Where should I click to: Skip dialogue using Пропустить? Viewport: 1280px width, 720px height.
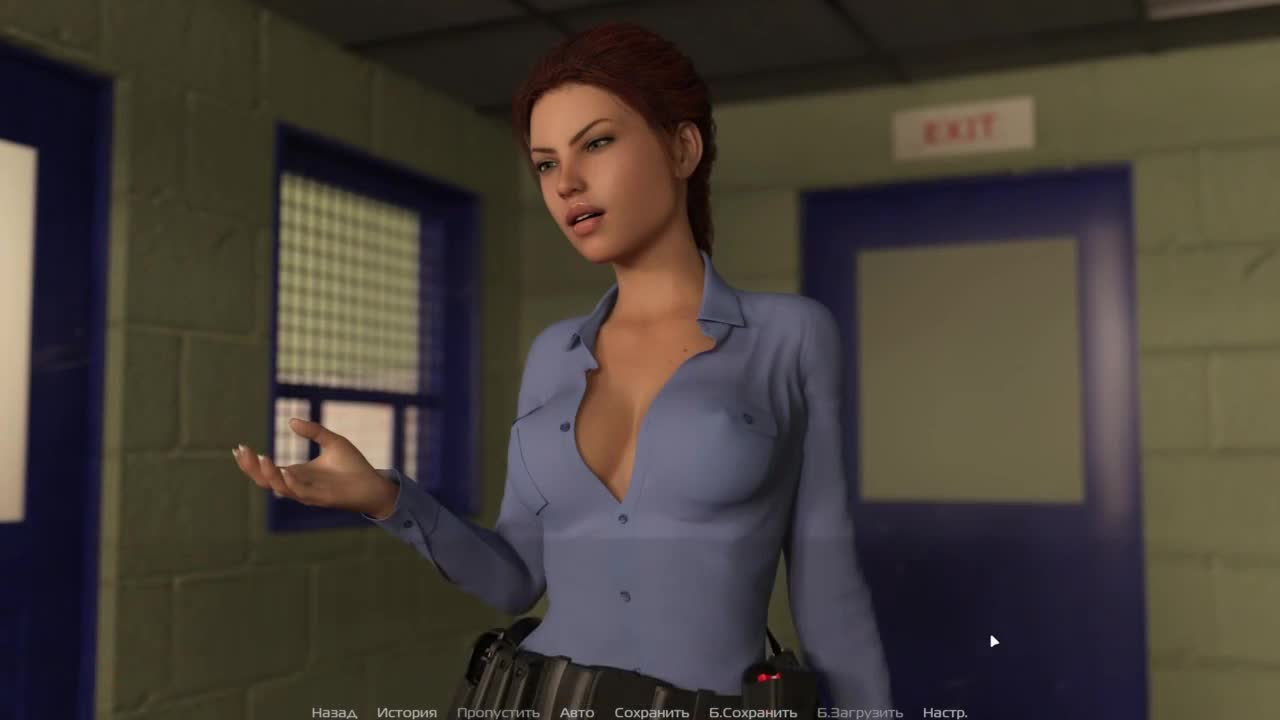[x=498, y=713]
